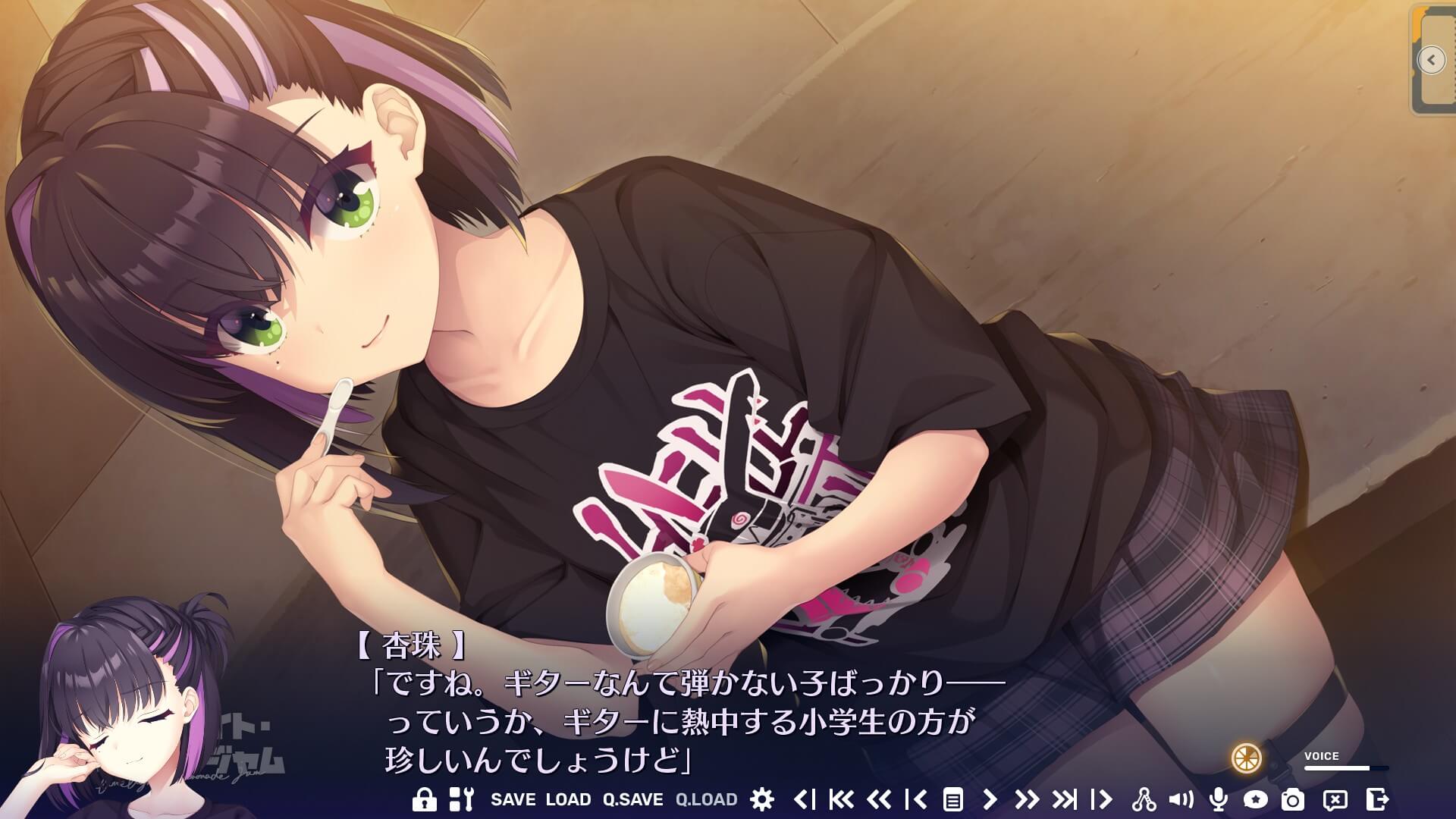Activate the microphone icon
1456x819 pixels.
1218,799
